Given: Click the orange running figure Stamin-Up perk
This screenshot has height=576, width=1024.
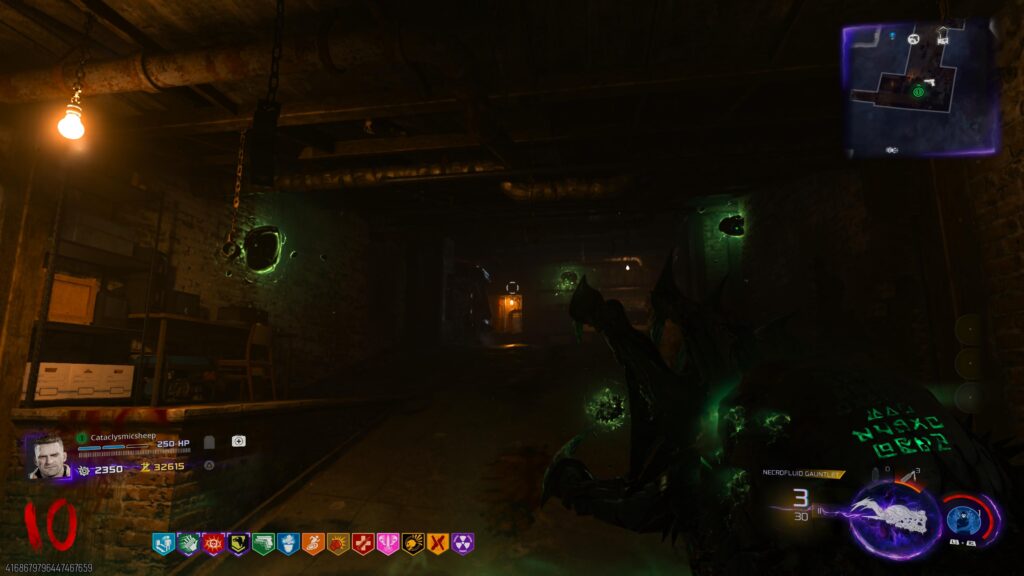Looking at the screenshot, I should coord(313,543).
